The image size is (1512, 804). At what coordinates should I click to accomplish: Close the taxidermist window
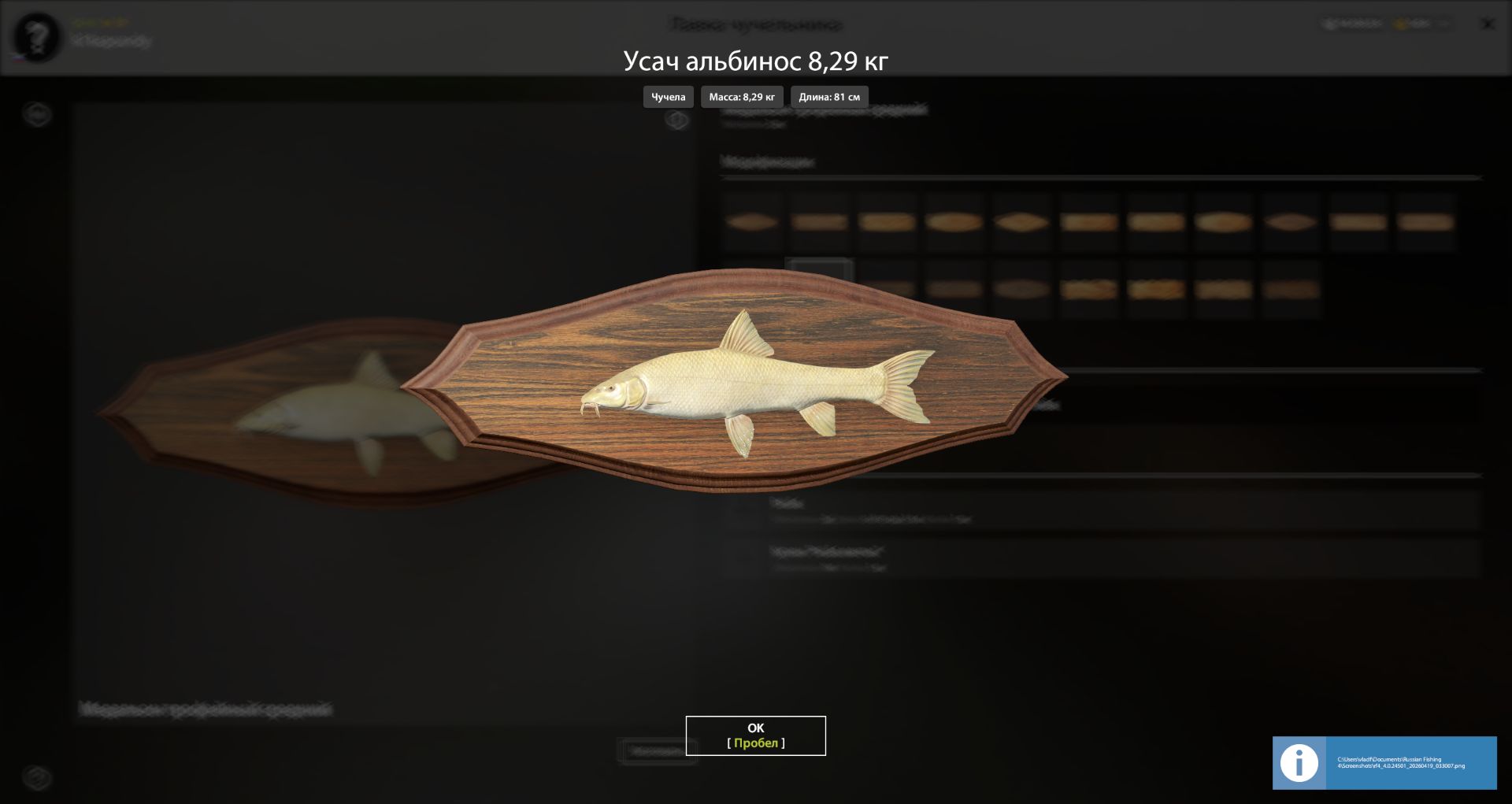click(1487, 24)
